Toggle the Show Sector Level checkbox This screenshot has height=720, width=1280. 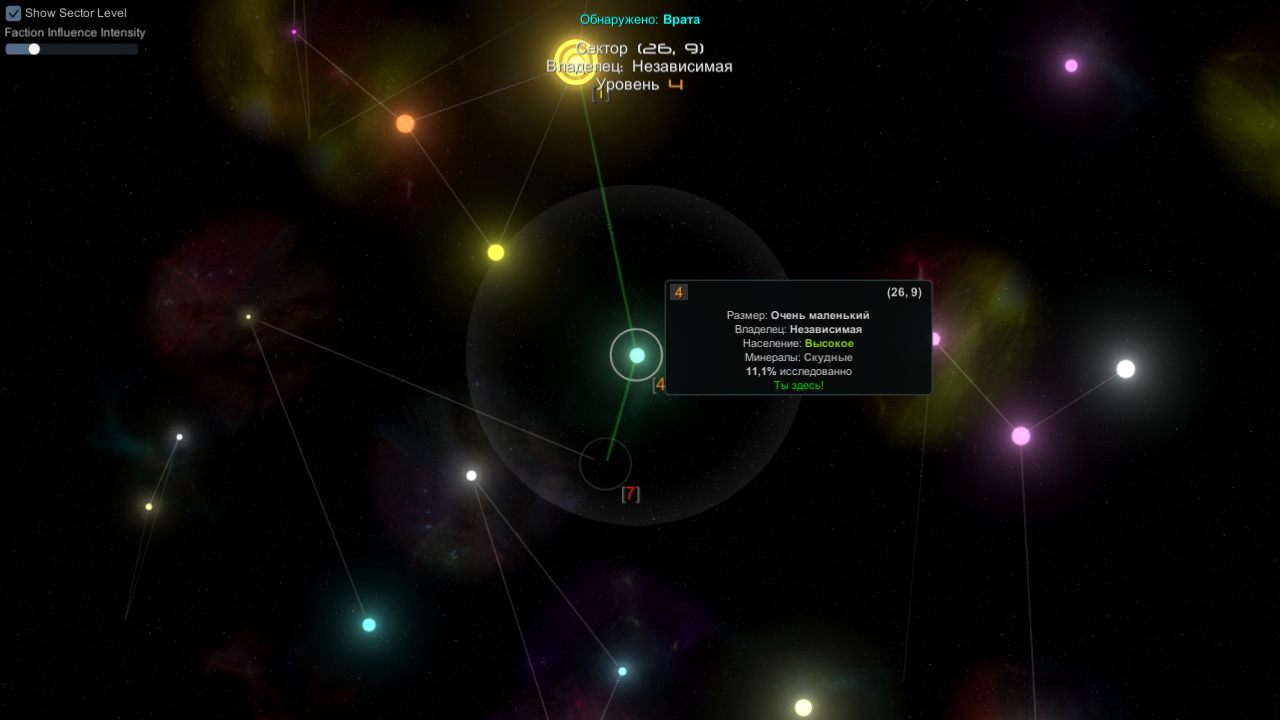(x=13, y=13)
